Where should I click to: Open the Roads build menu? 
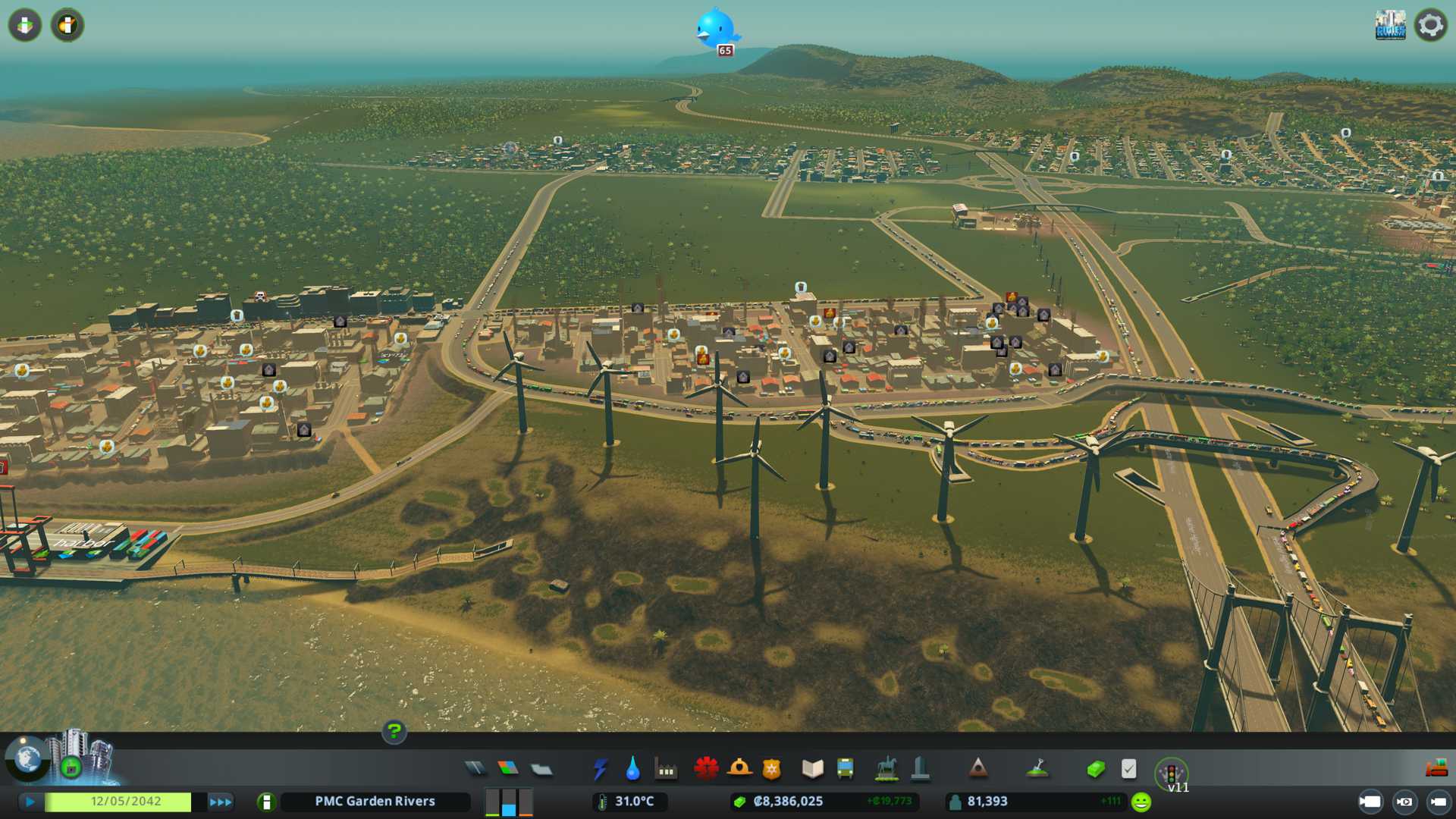475,769
